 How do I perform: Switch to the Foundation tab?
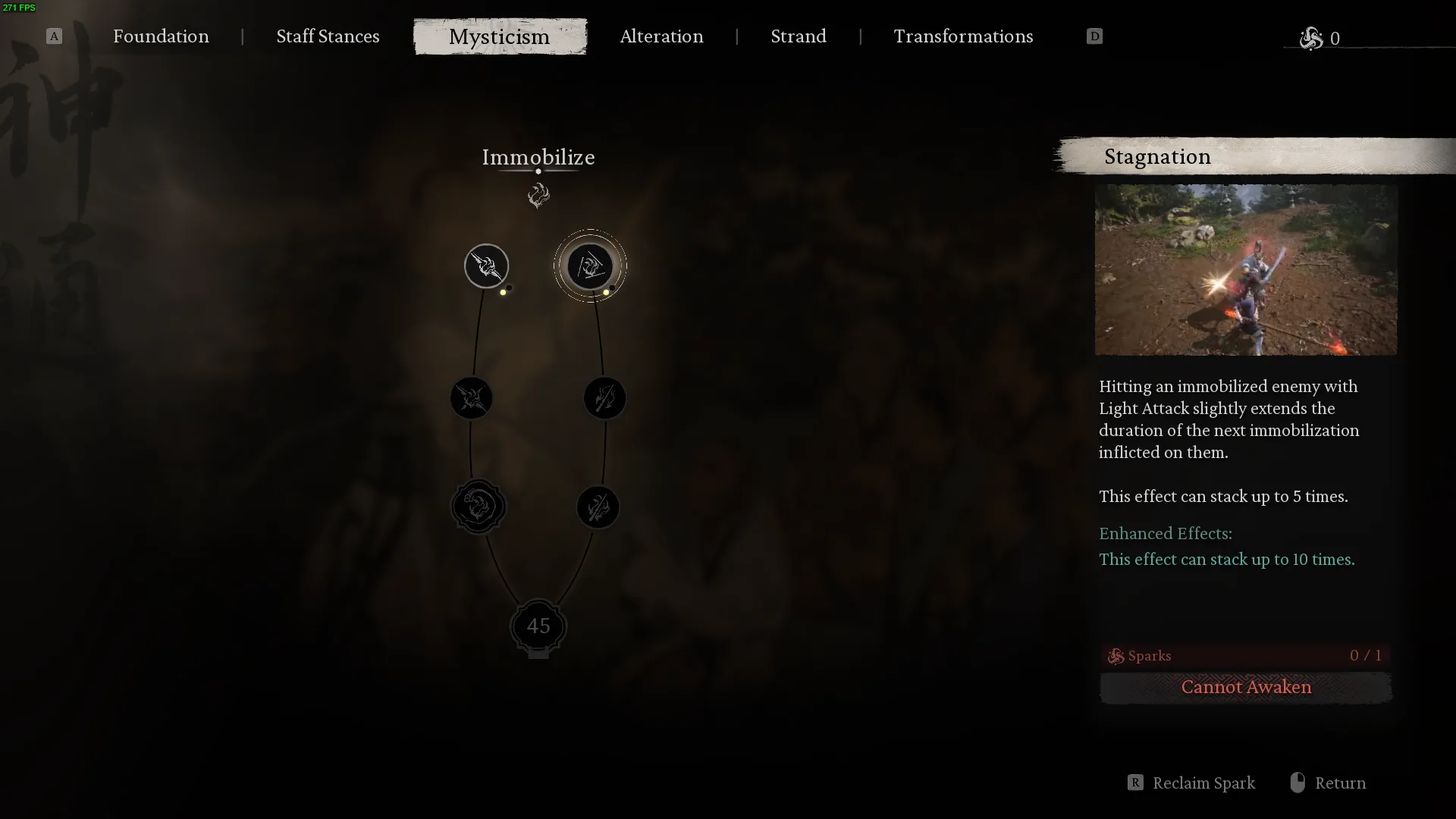(x=161, y=36)
